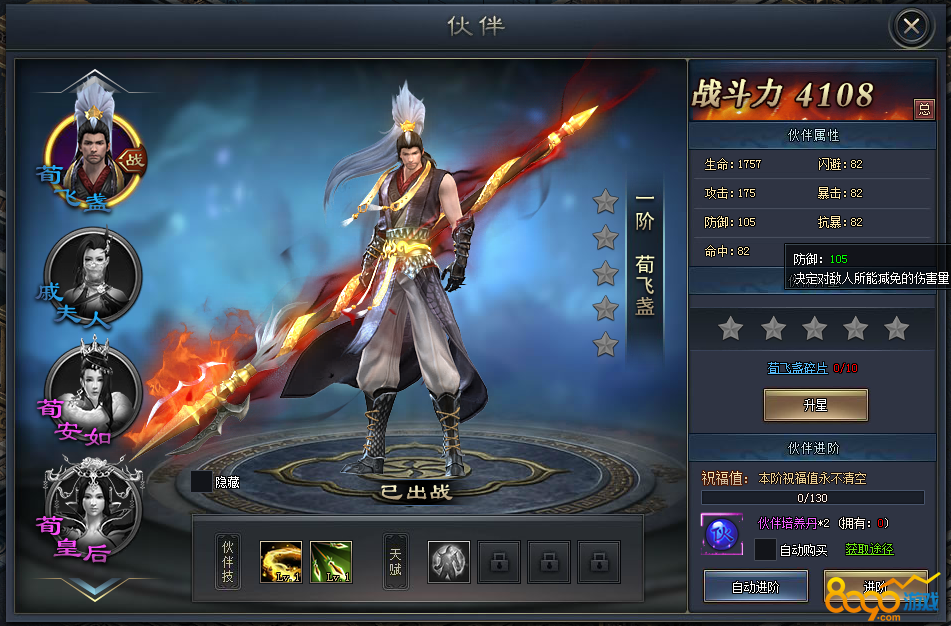Choose the 戚夫人 partner portrait

[93, 275]
